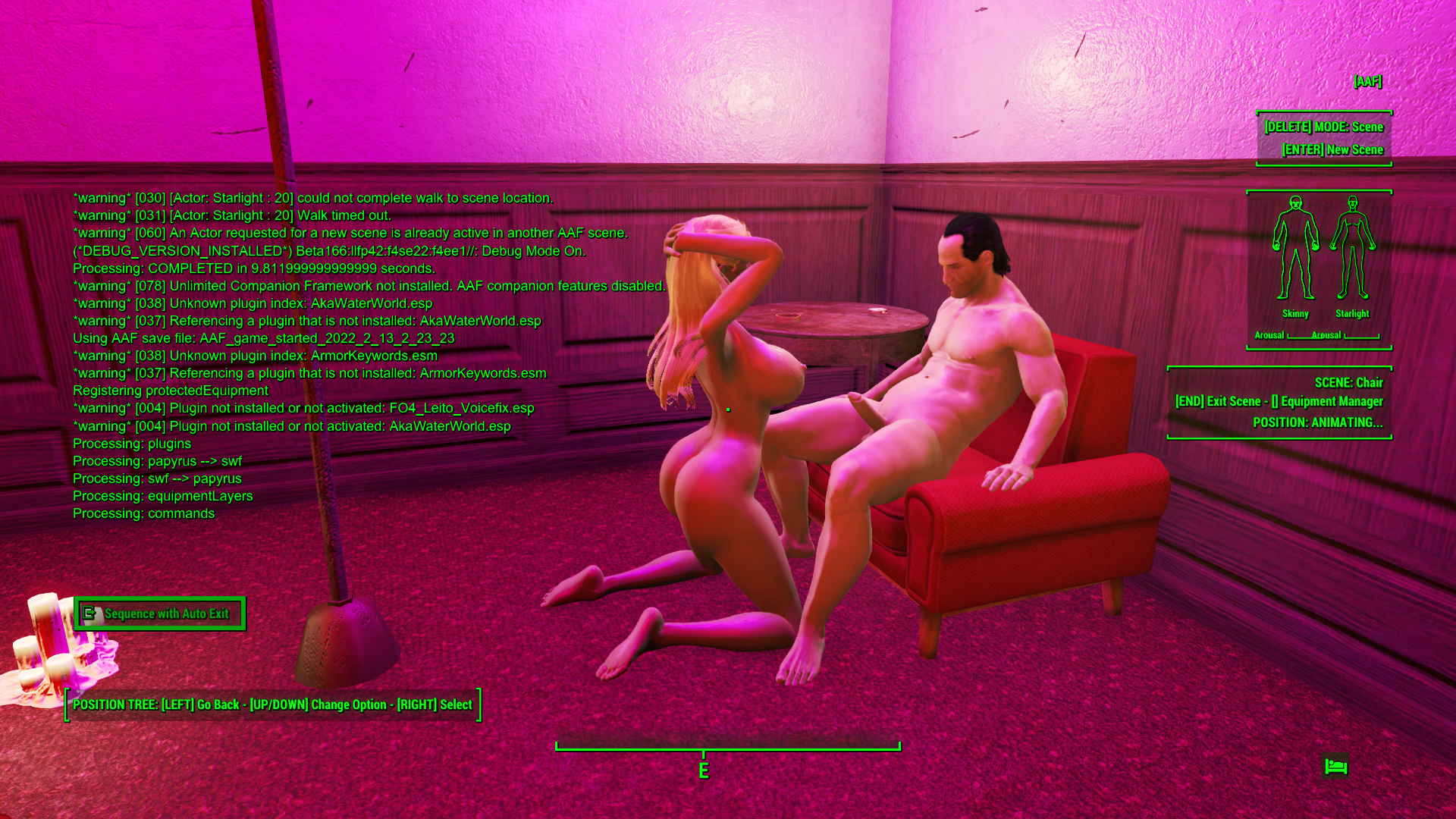
Task: Start a New Scene
Action: (x=1332, y=150)
